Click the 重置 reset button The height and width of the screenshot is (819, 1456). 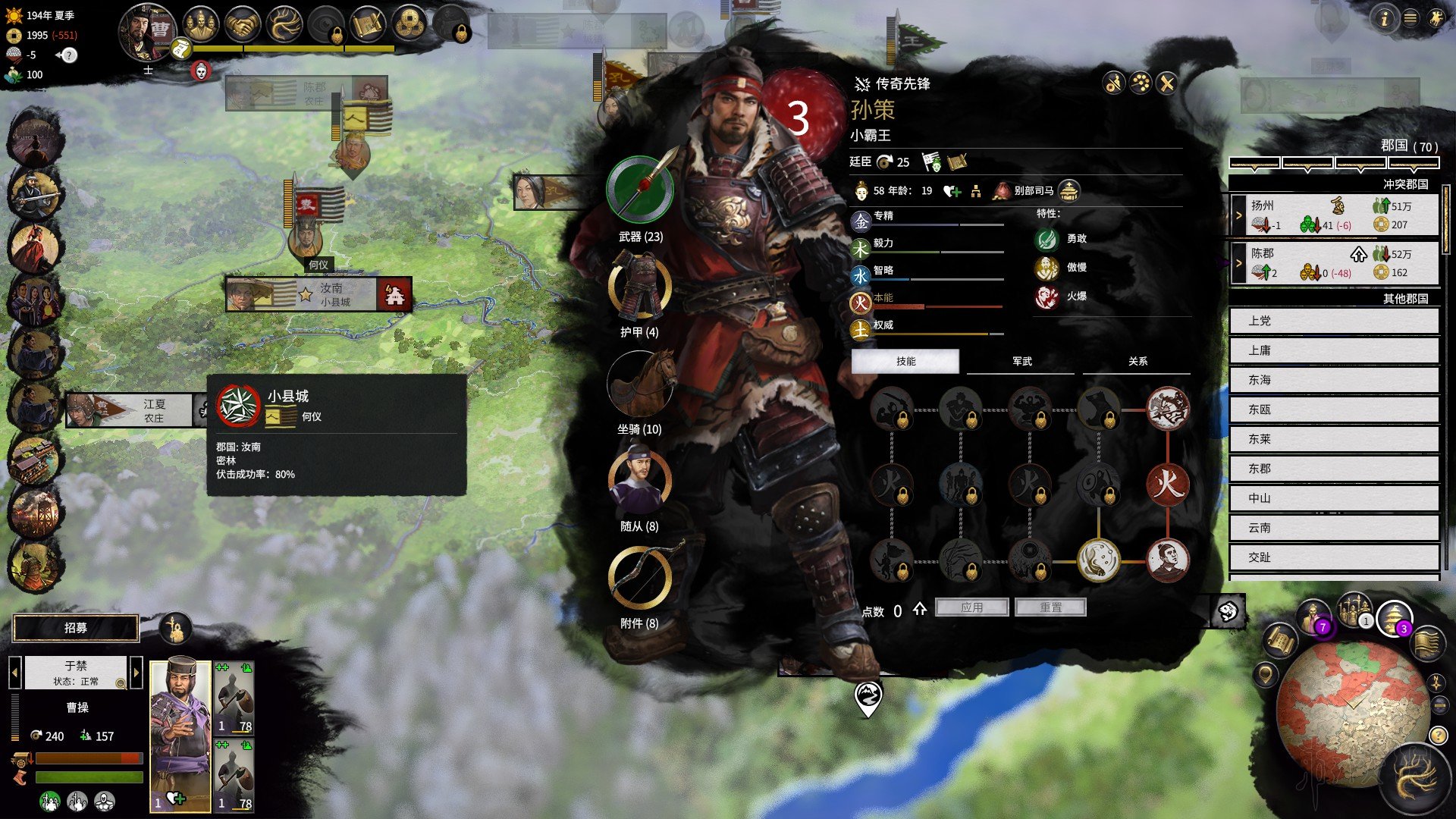point(1050,607)
